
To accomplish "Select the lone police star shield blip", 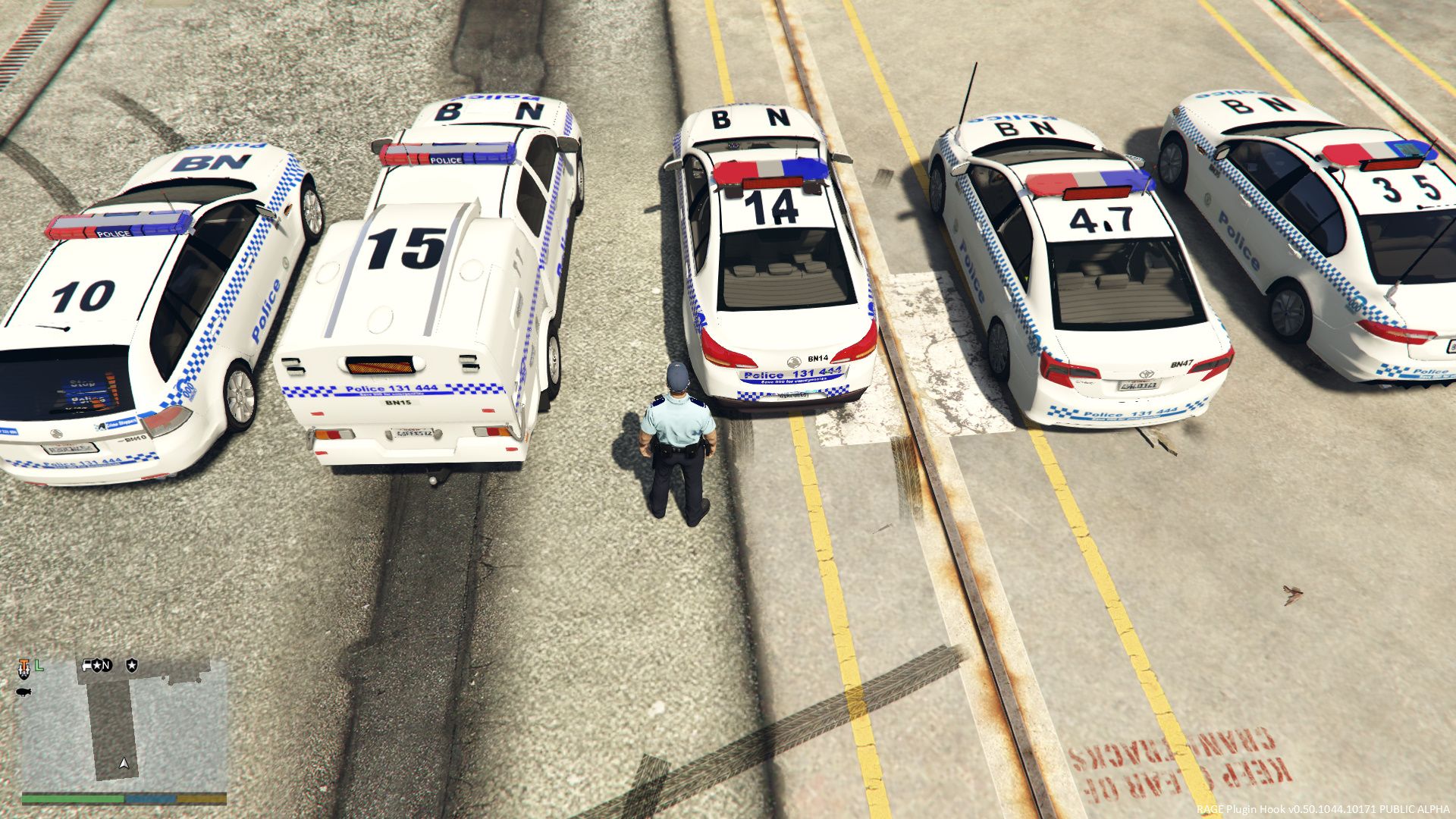I will (x=132, y=665).
